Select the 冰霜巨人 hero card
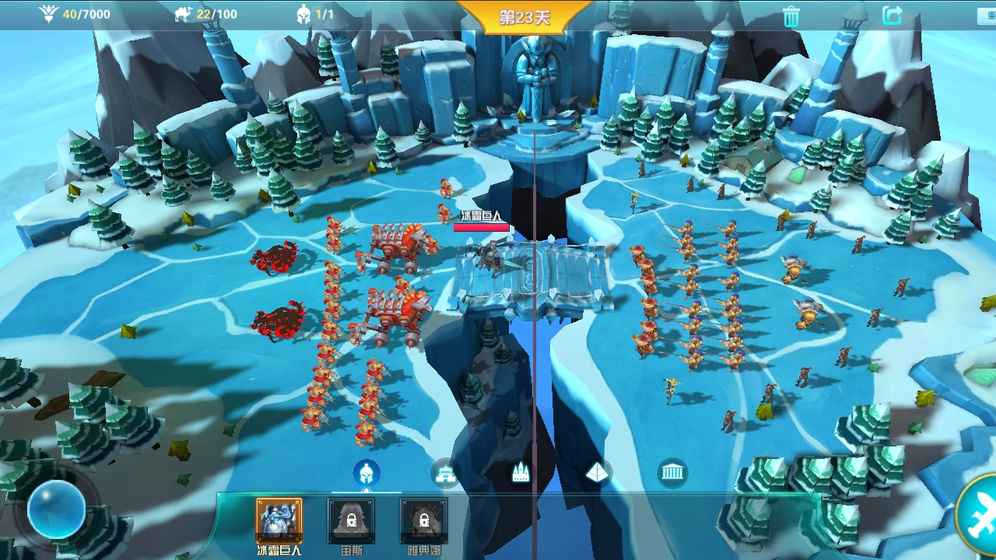The image size is (996, 560). [279, 521]
